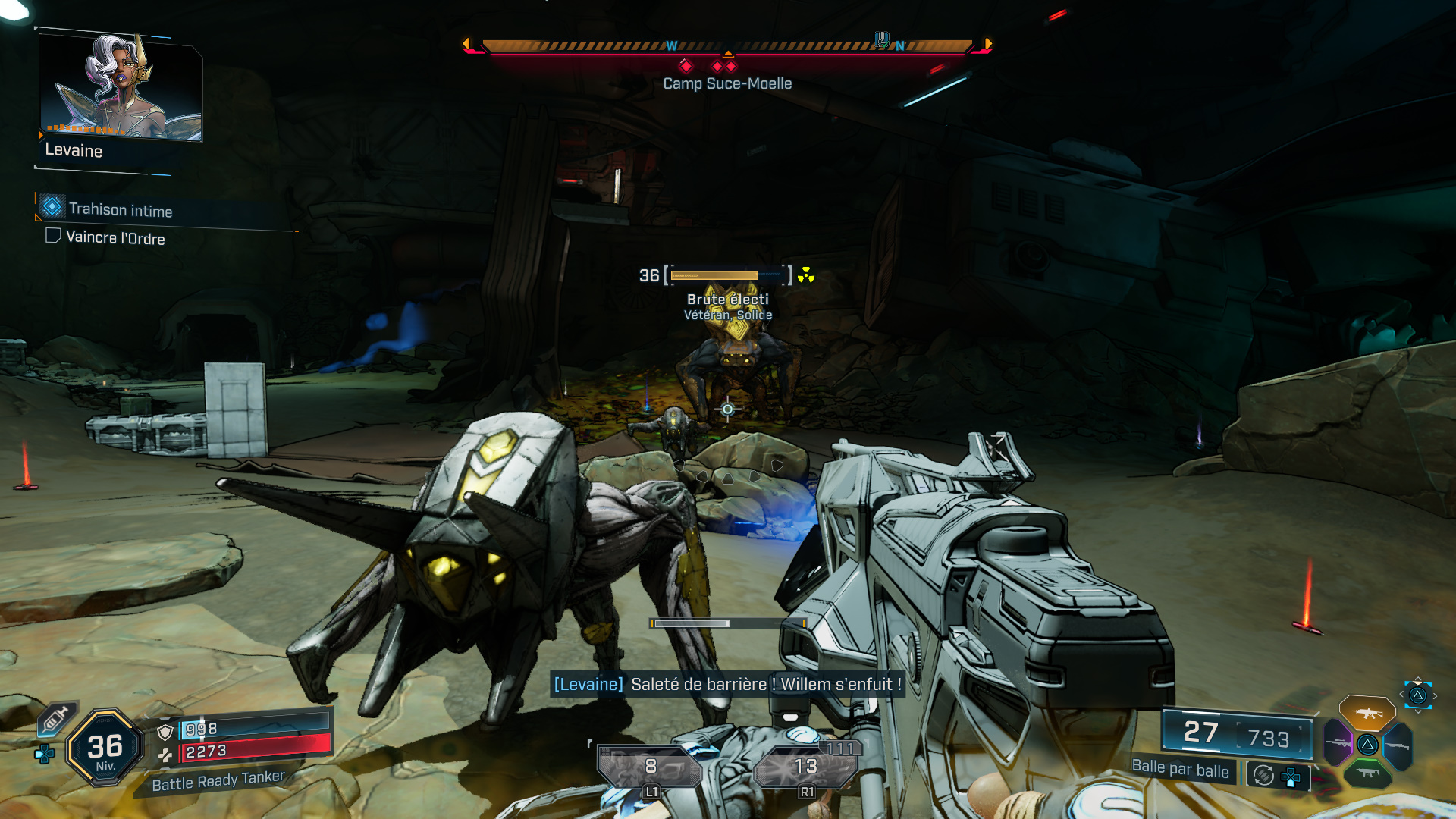Select the orange assault rifle weapon slot
Viewport: 1456px width, 819px height.
coord(1367,713)
